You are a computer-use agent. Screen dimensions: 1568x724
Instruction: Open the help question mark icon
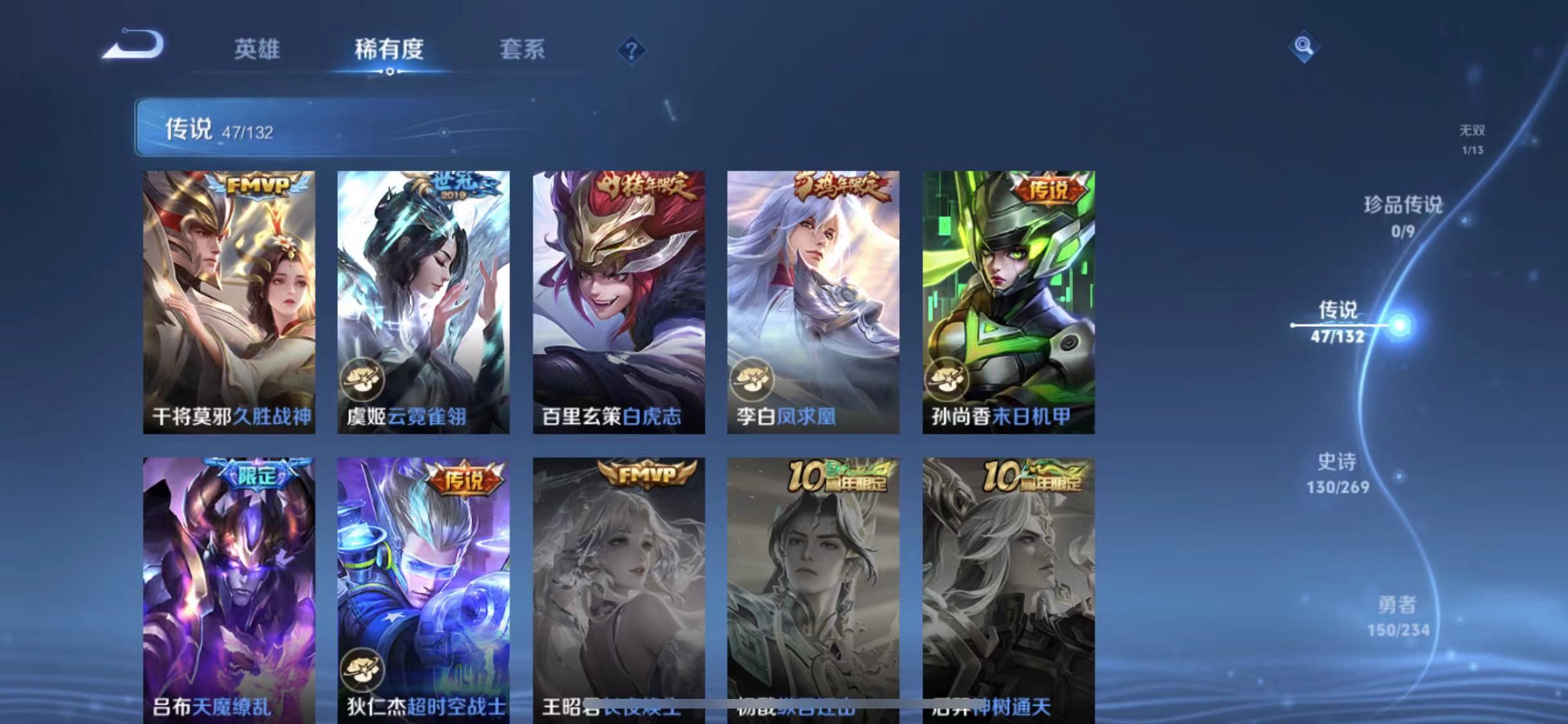(633, 50)
